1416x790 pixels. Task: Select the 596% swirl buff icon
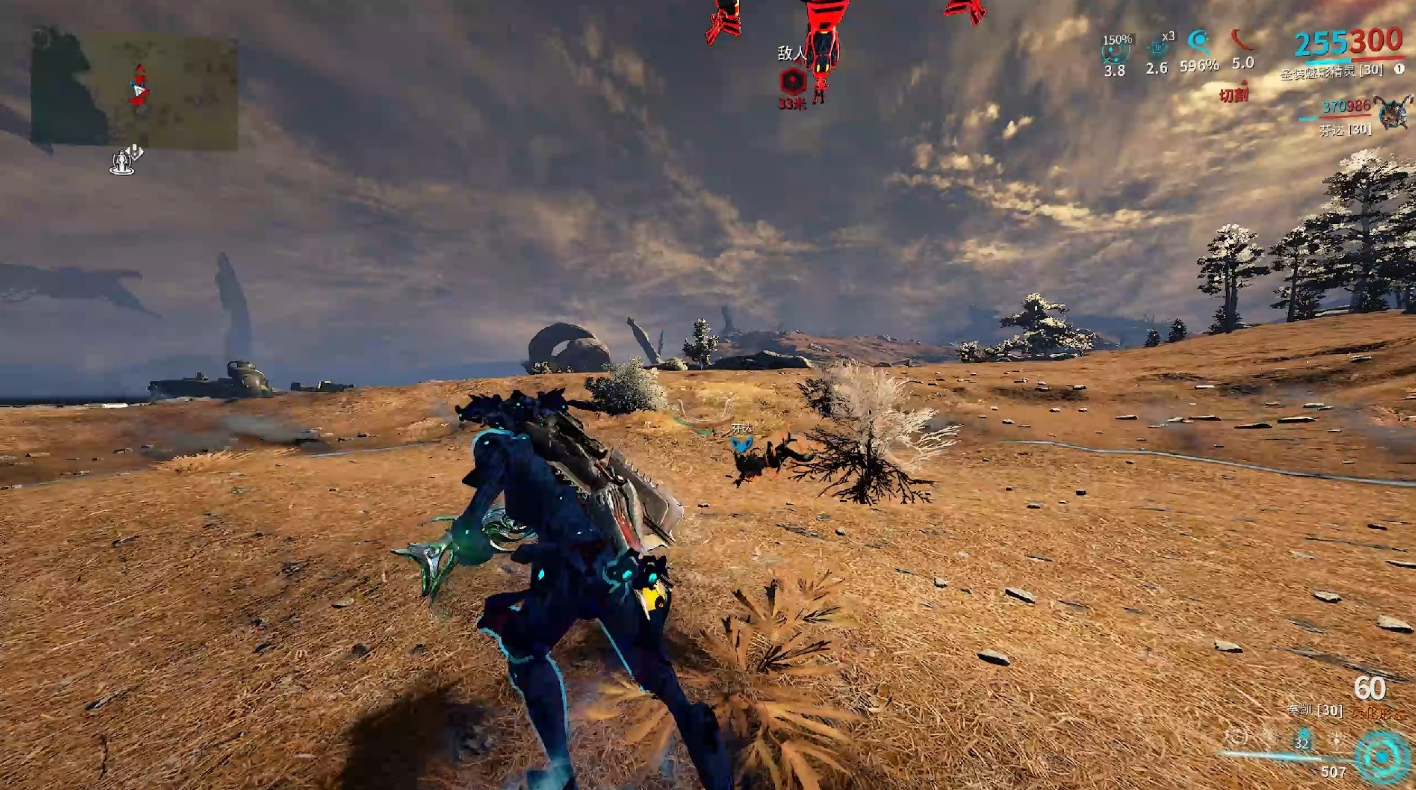click(1199, 42)
